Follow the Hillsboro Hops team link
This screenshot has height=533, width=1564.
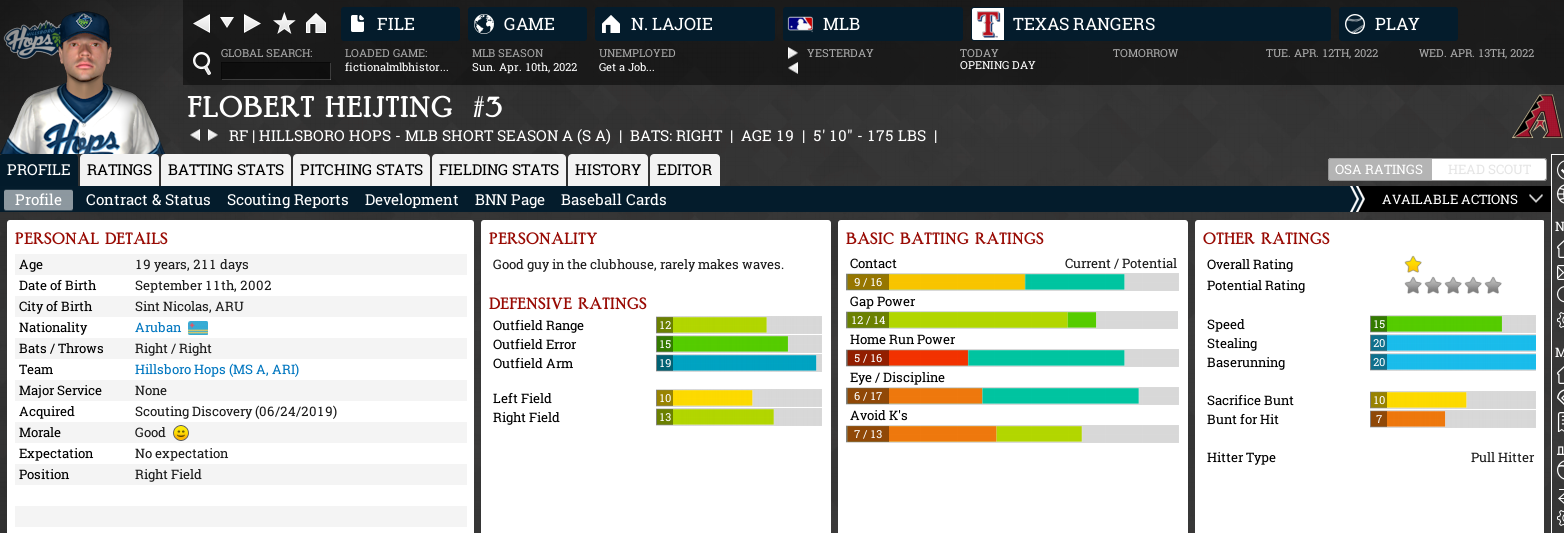coord(217,370)
